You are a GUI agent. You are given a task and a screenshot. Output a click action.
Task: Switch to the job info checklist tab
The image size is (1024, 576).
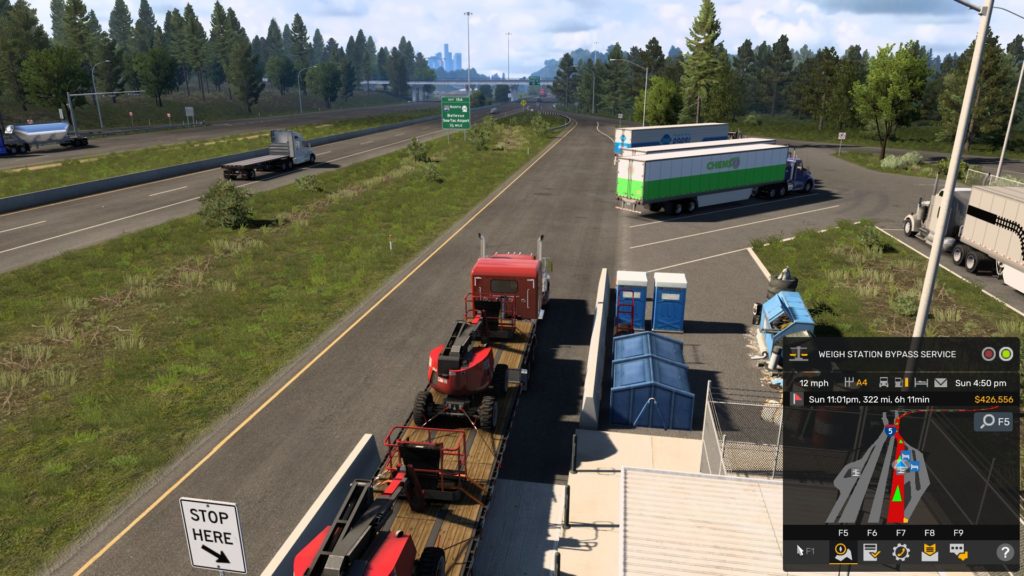click(x=871, y=551)
